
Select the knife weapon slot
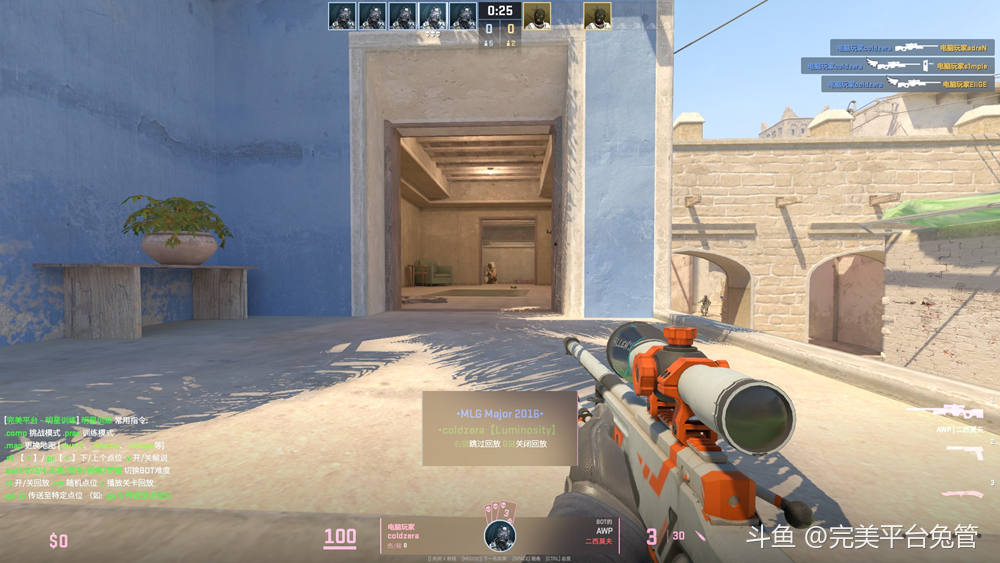coord(961,492)
